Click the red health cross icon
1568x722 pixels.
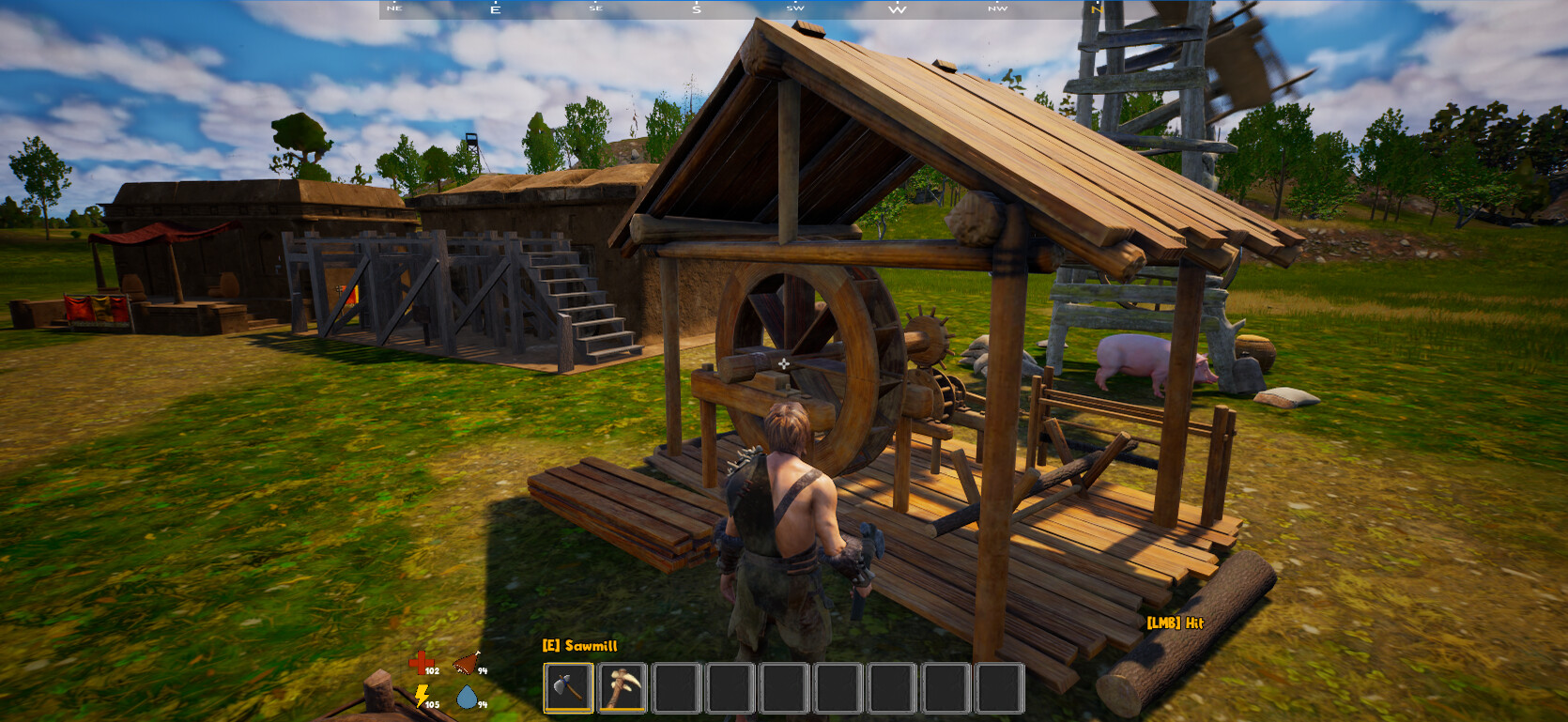click(x=420, y=662)
